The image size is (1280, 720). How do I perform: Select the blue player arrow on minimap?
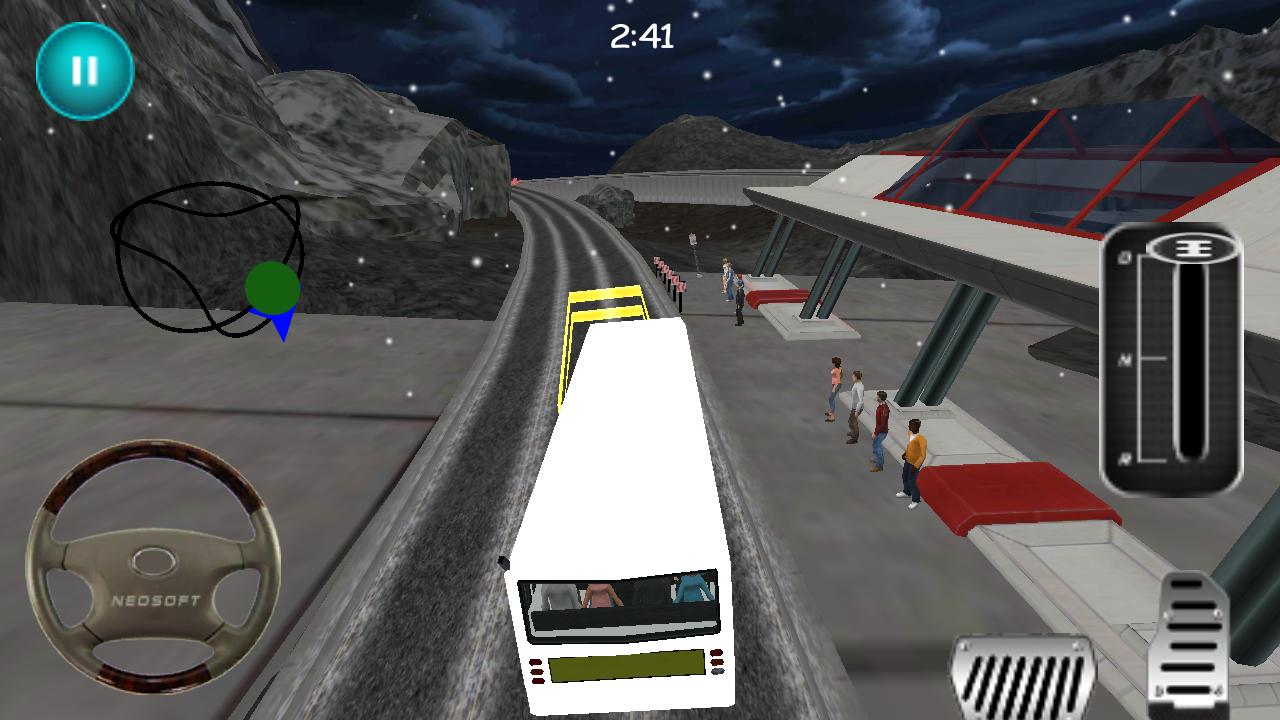282,322
